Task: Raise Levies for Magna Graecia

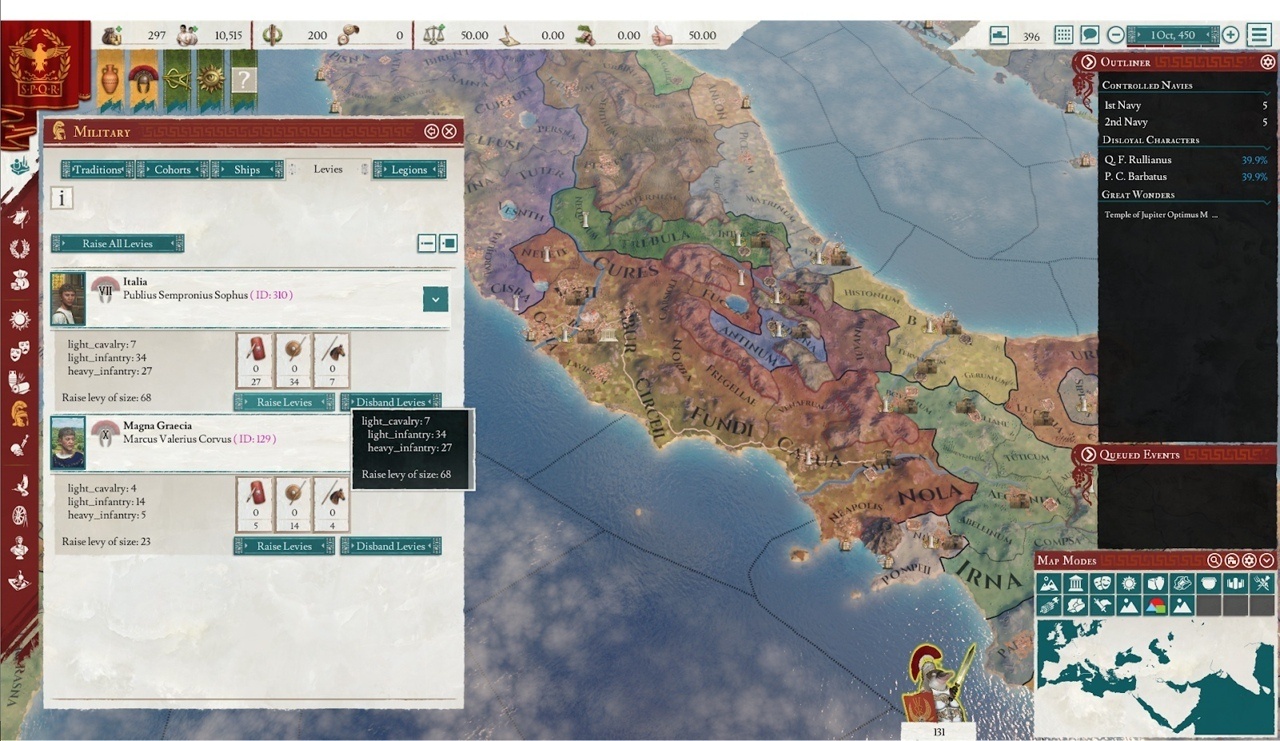Action: click(284, 546)
